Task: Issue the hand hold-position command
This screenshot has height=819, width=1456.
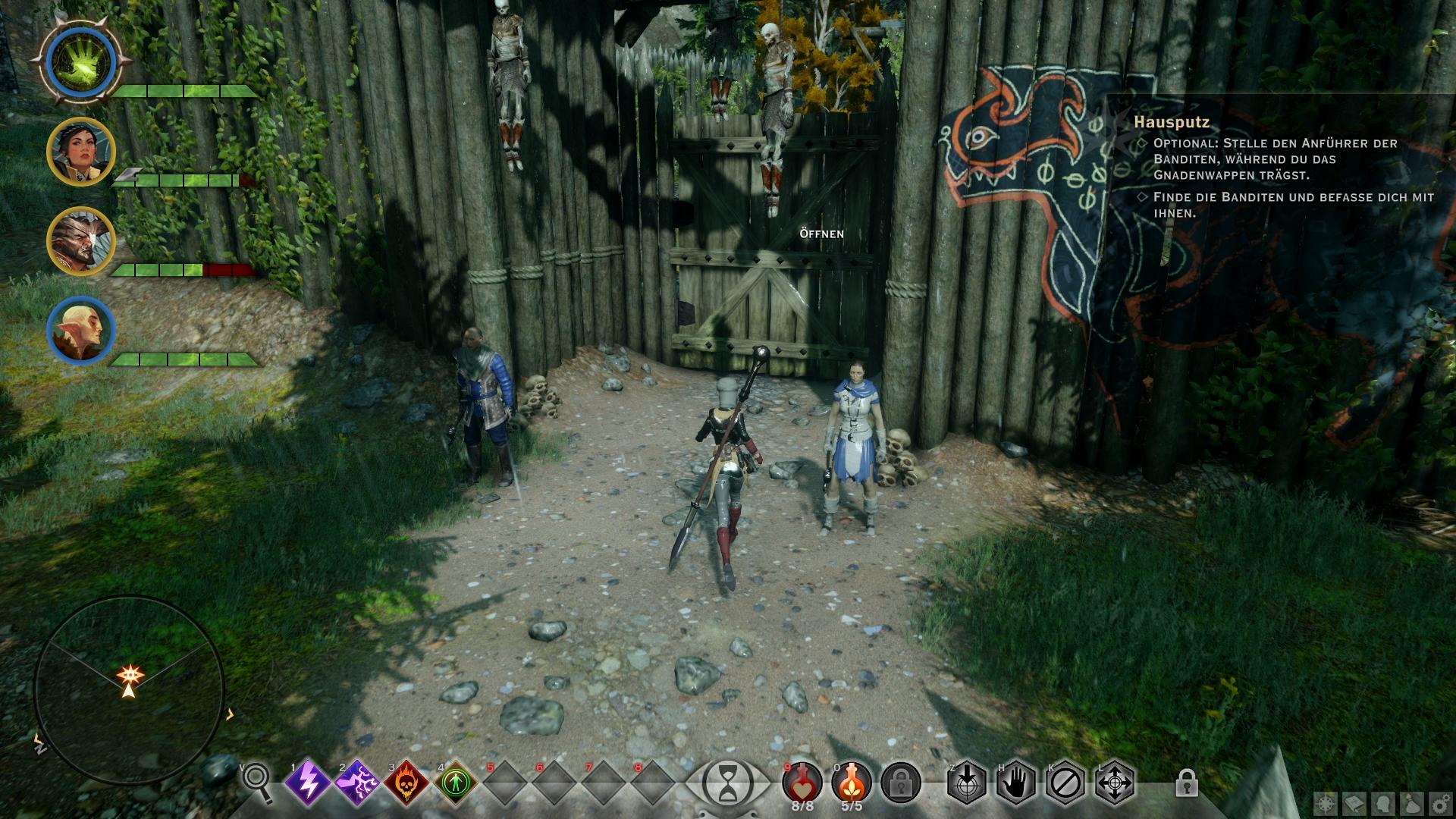Action: click(x=1016, y=781)
